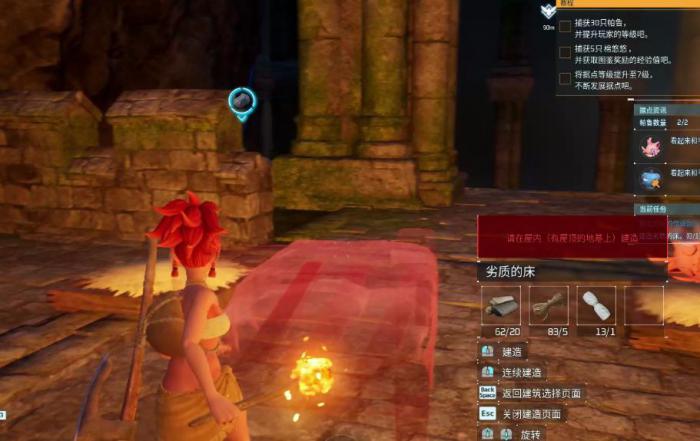700x441 pixels.
Task: Select the fiber rope material slot
Action: click(x=549, y=306)
